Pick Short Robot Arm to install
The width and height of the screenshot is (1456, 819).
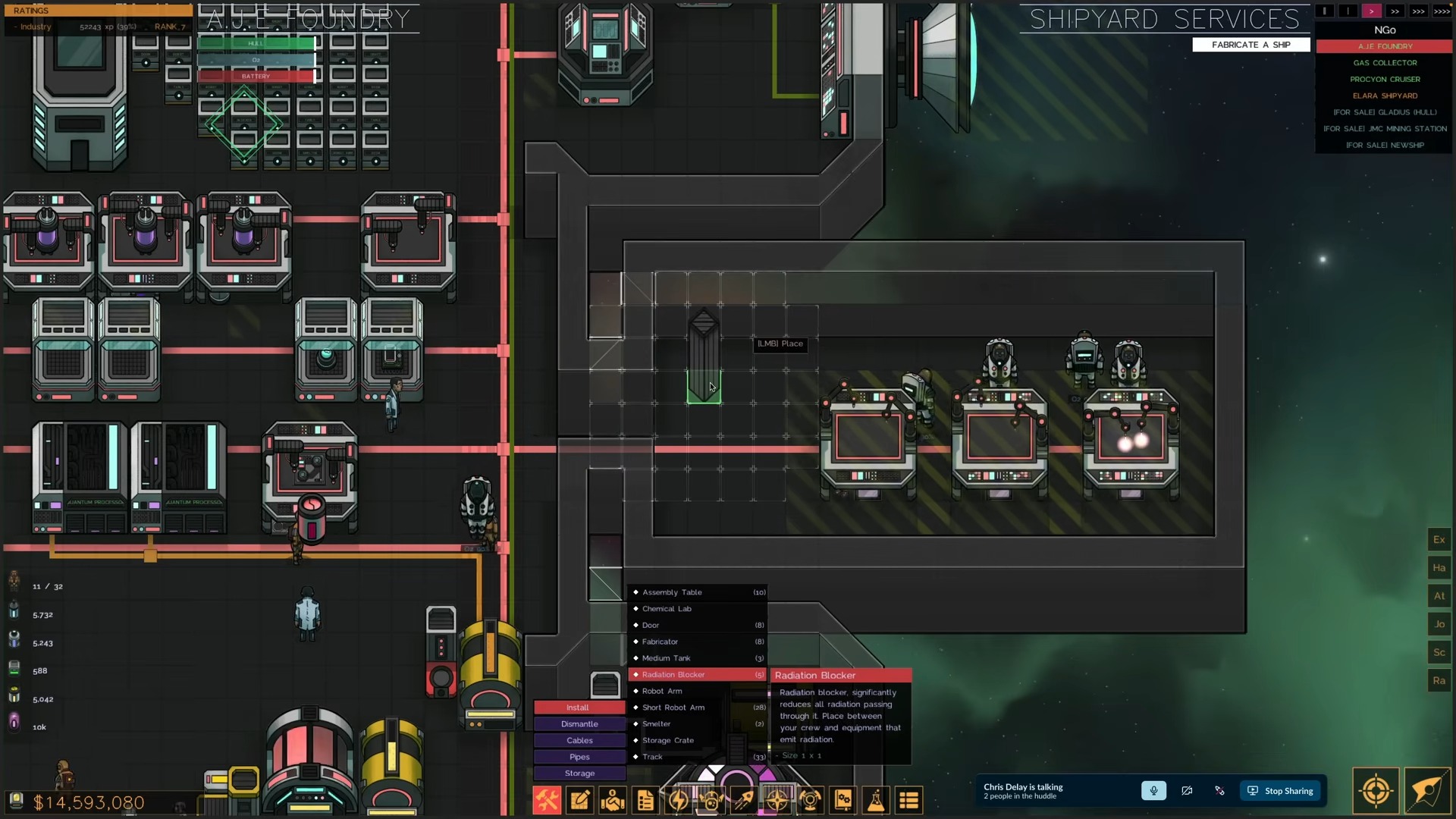click(x=673, y=708)
